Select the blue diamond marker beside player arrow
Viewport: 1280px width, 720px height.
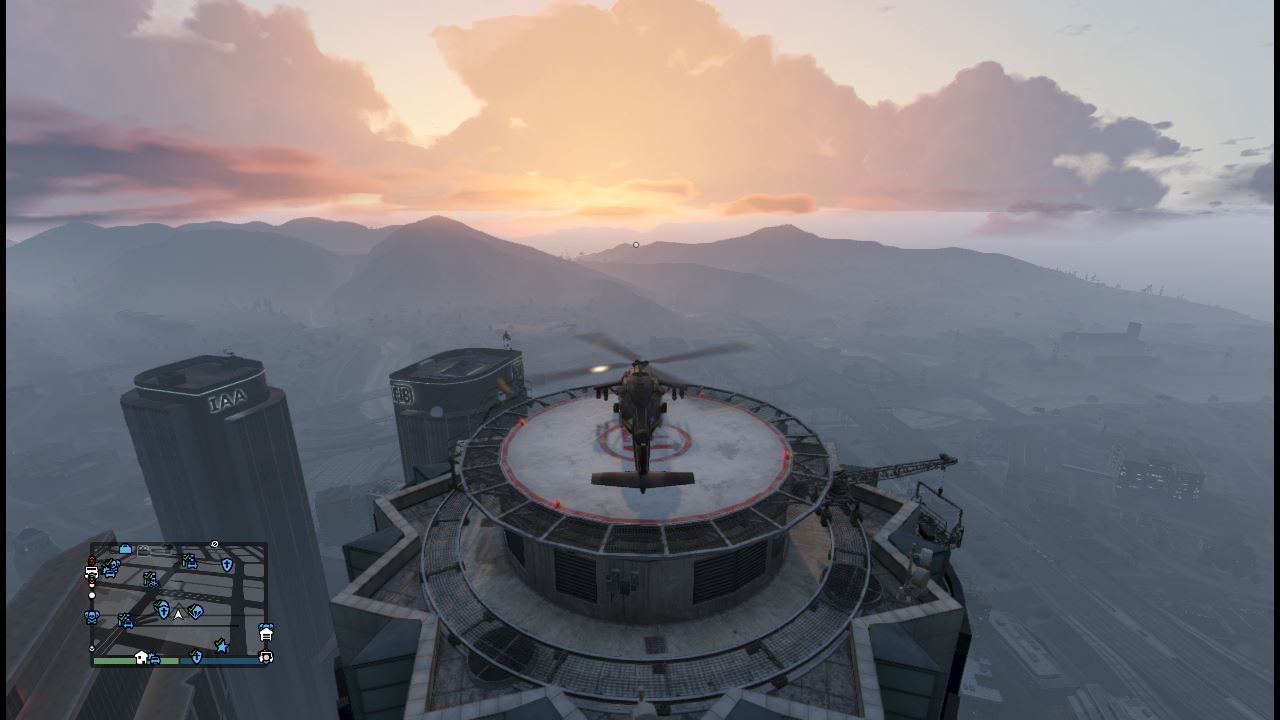[x=196, y=611]
